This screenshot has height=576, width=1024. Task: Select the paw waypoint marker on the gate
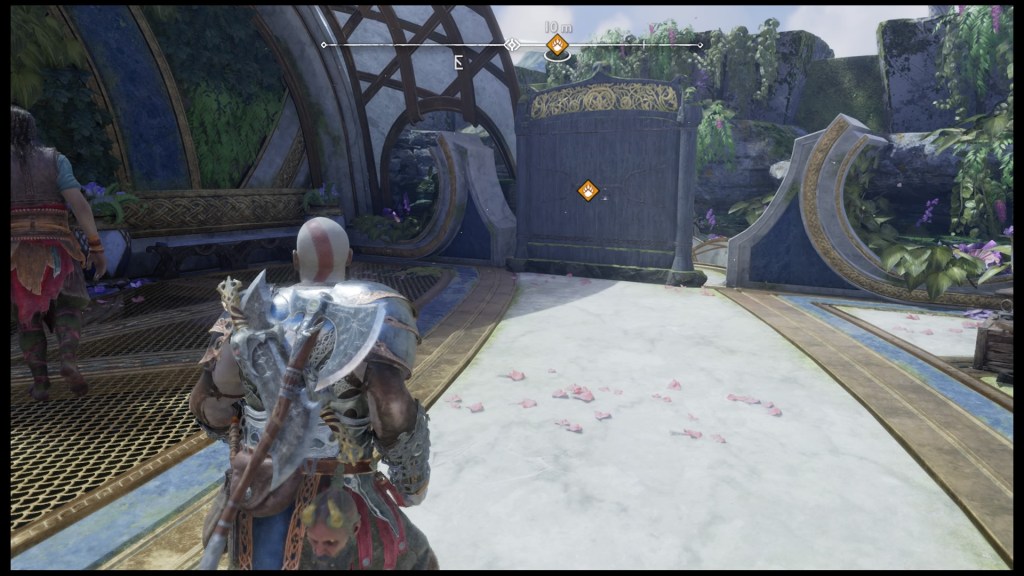588,190
